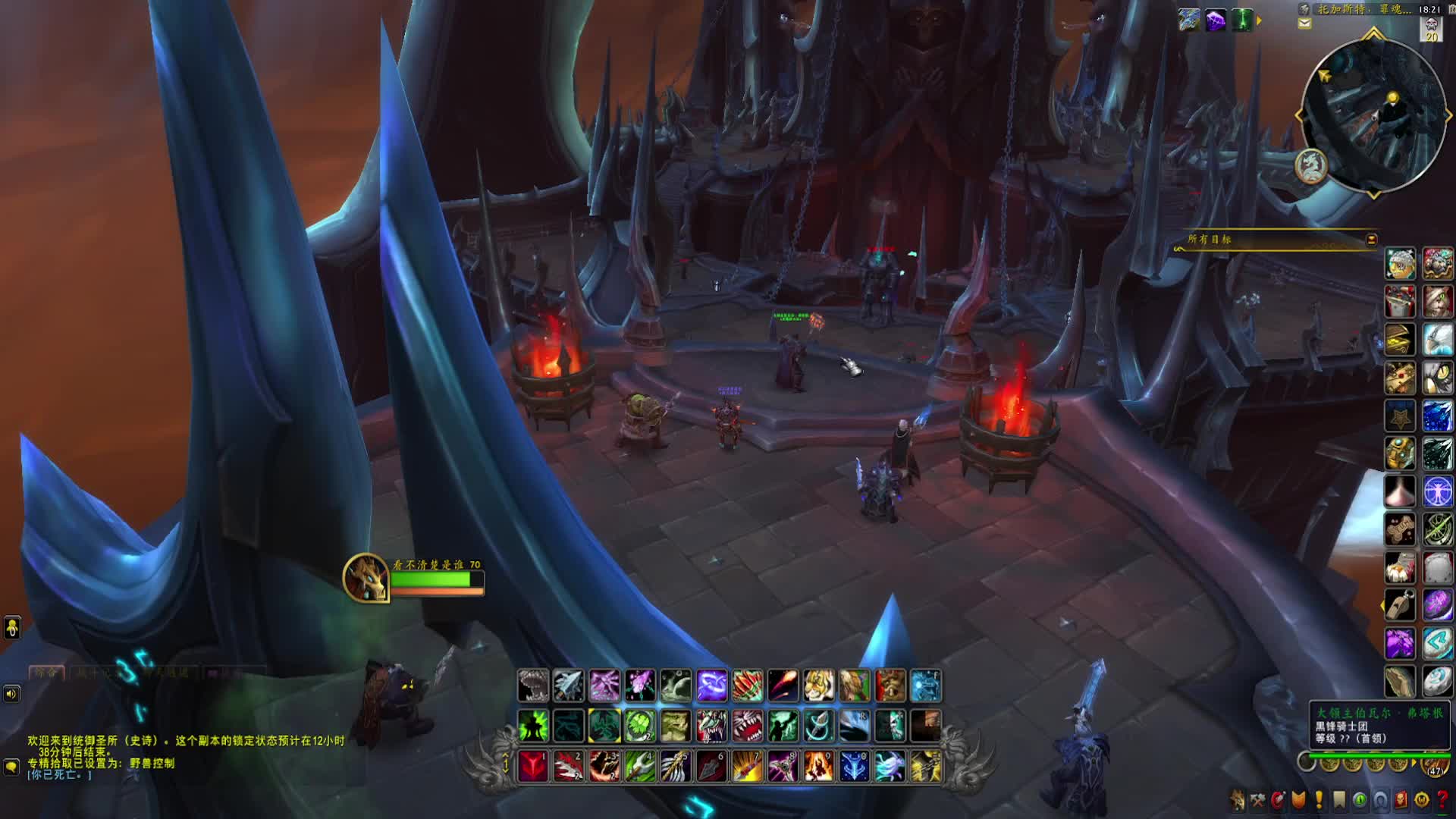Screen dimensions: 1456x819
Task: Open the dragon emblem button beside the minimap
Action: pyautogui.click(x=1311, y=165)
